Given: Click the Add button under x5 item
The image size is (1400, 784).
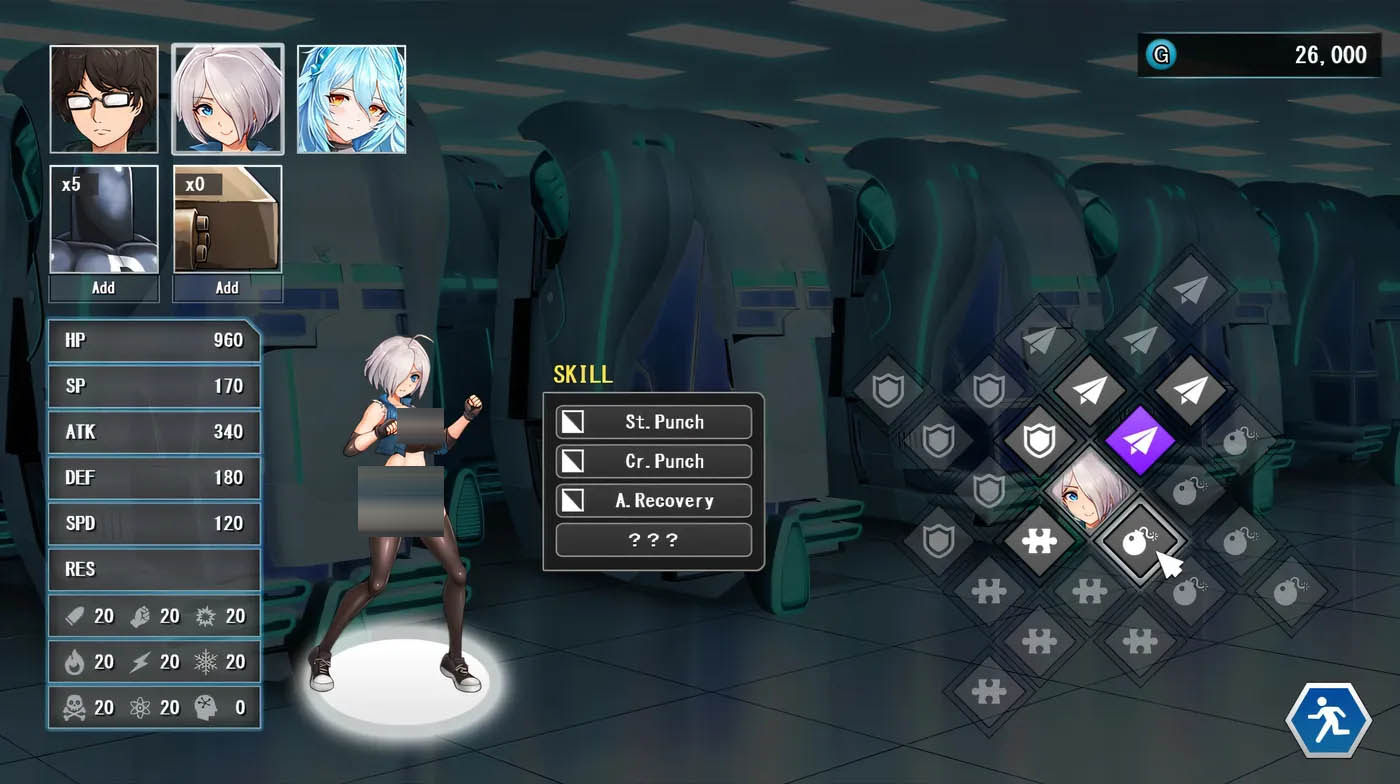Looking at the screenshot, I should pyautogui.click(x=104, y=288).
